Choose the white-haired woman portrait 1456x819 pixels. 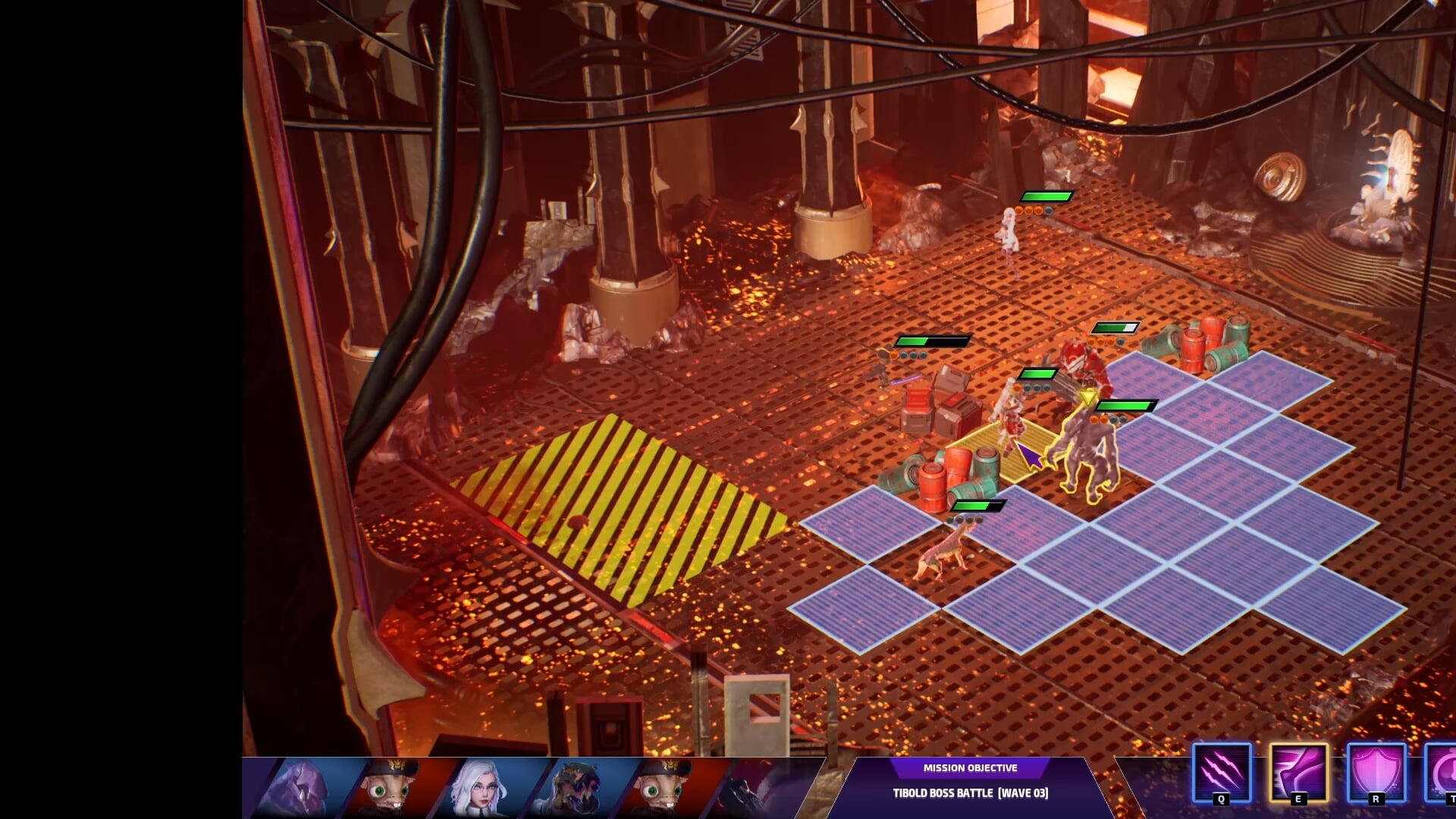[478, 789]
